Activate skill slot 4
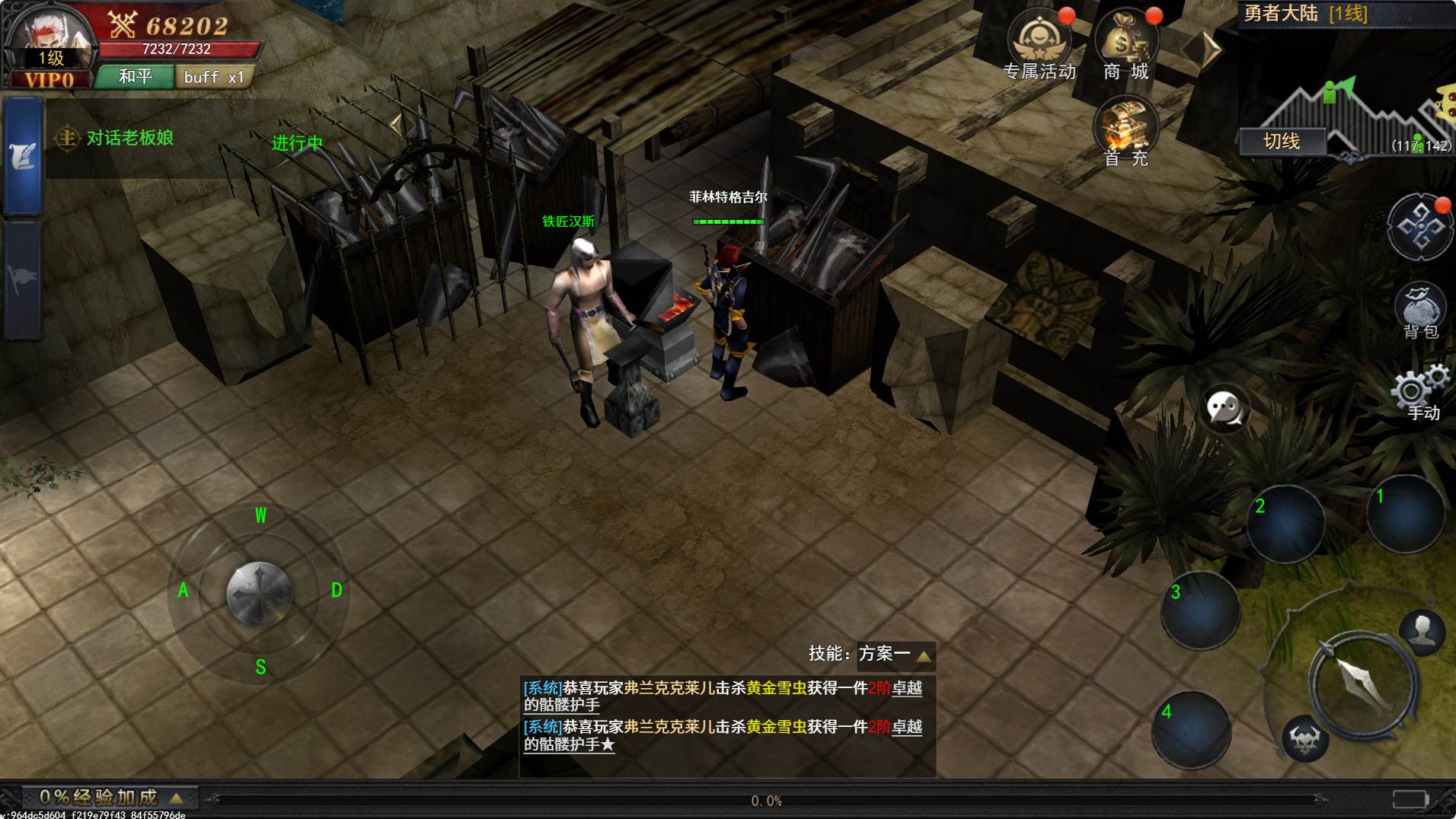Viewport: 1456px width, 819px height. pyautogui.click(x=1192, y=729)
